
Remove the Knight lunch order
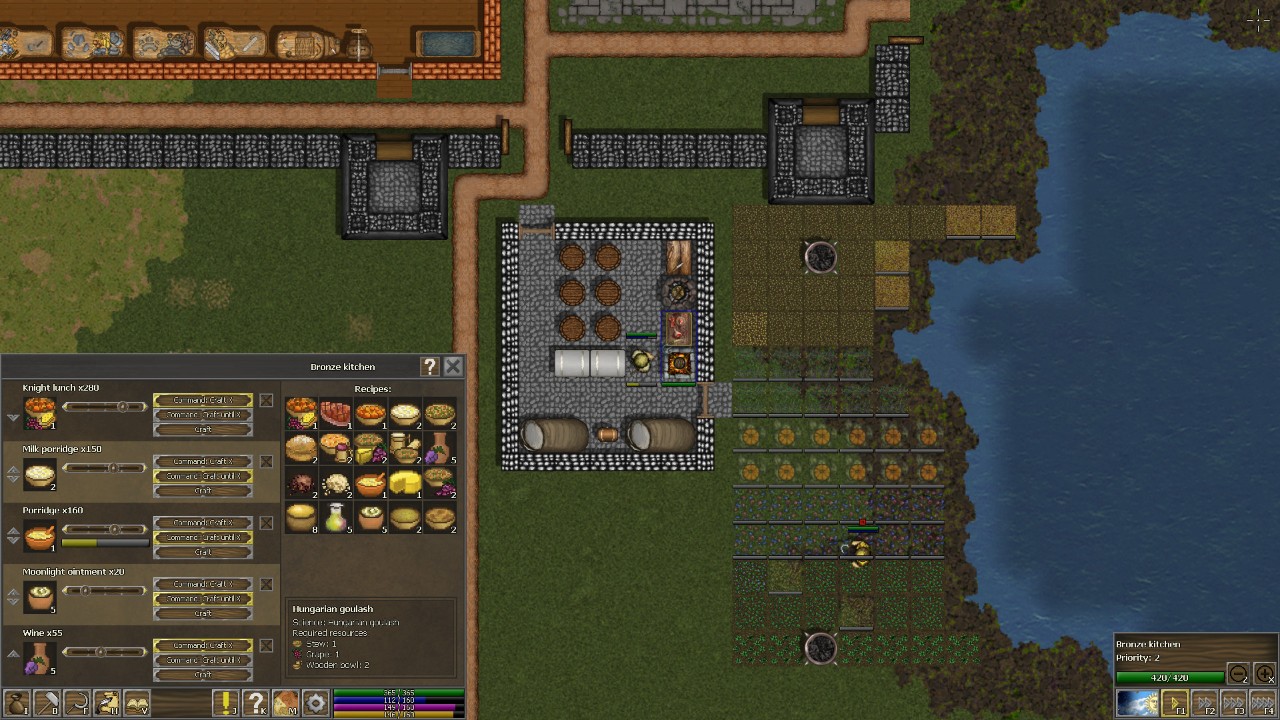coord(266,401)
